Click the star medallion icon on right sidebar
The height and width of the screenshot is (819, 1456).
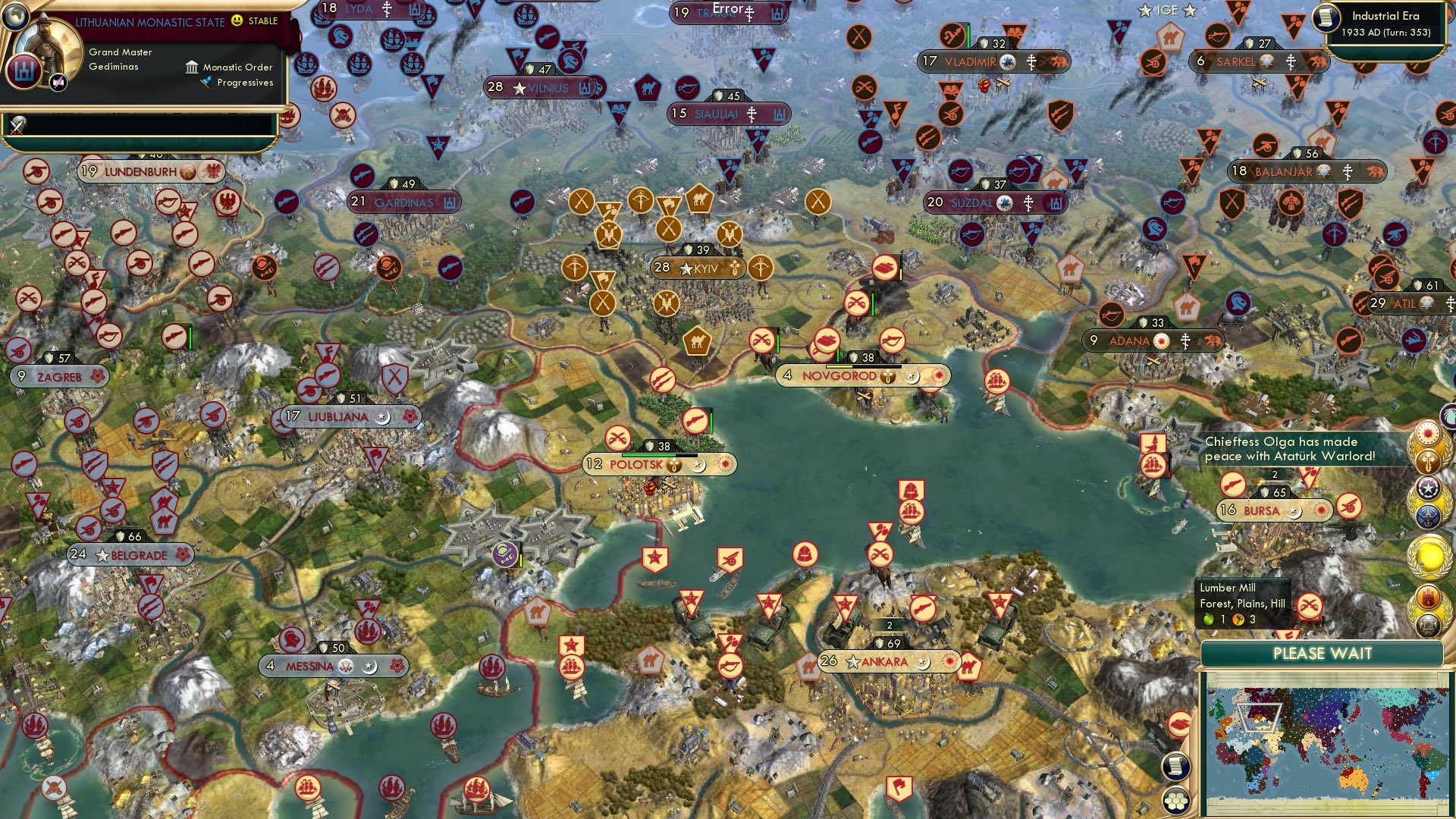(x=1428, y=487)
